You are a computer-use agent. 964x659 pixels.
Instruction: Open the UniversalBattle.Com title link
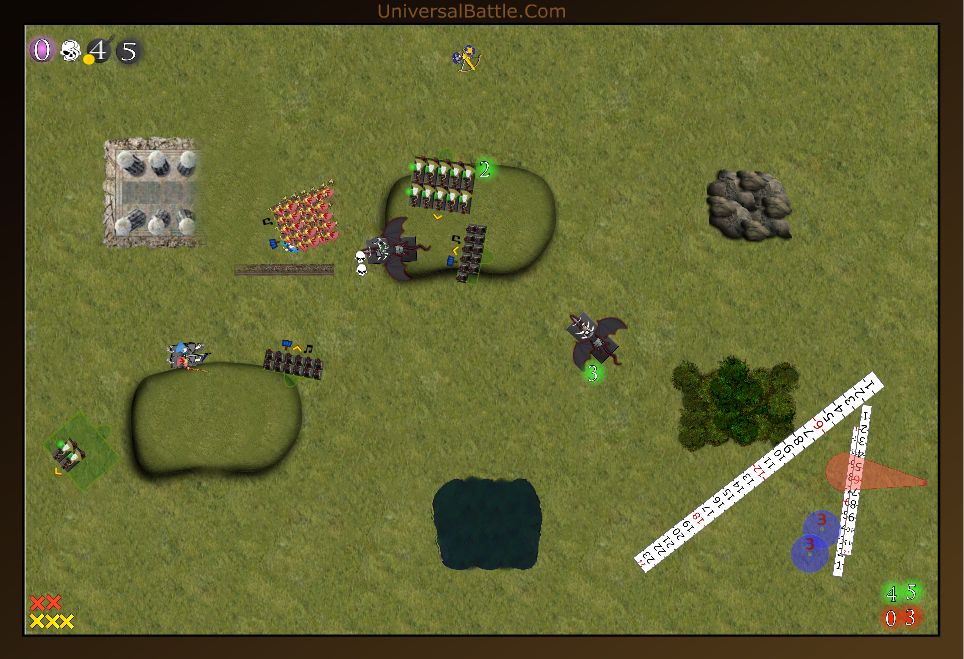pos(471,11)
